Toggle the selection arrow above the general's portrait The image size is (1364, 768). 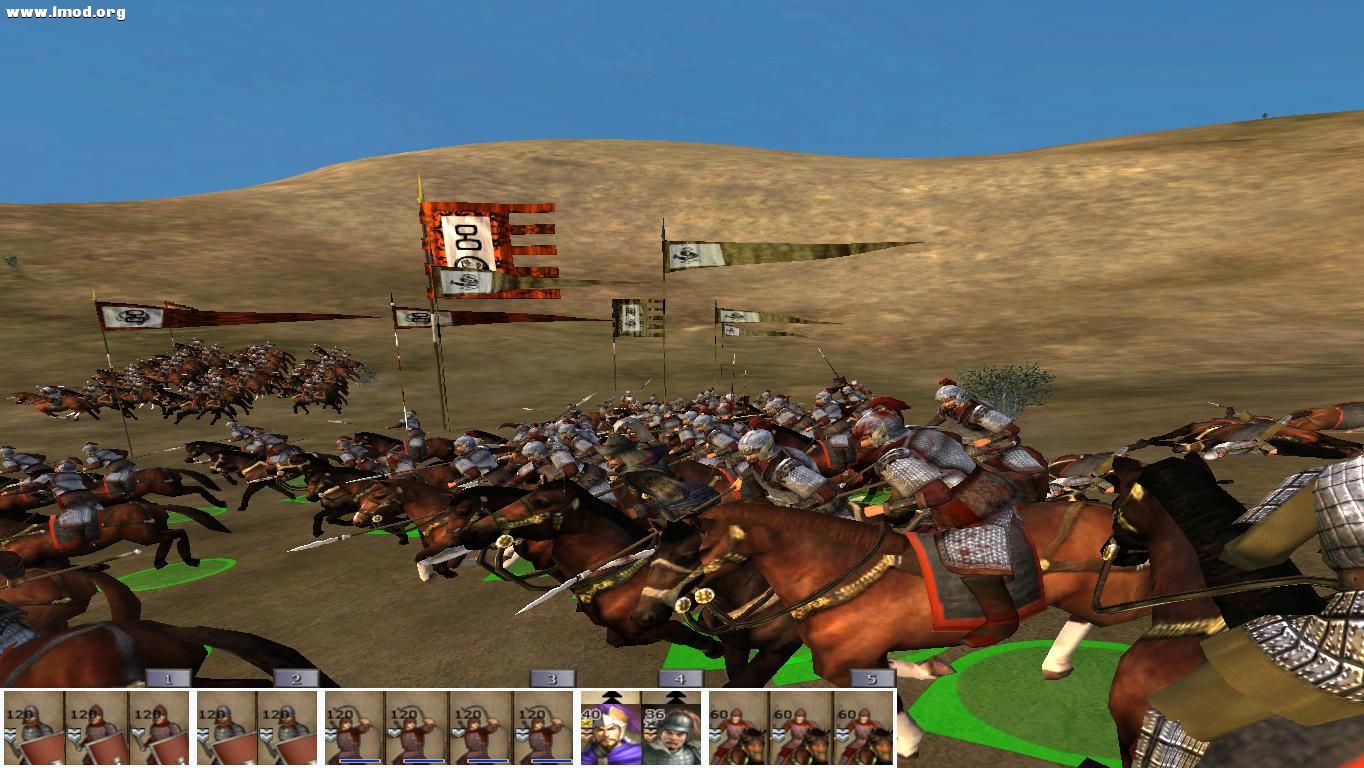tap(610, 697)
